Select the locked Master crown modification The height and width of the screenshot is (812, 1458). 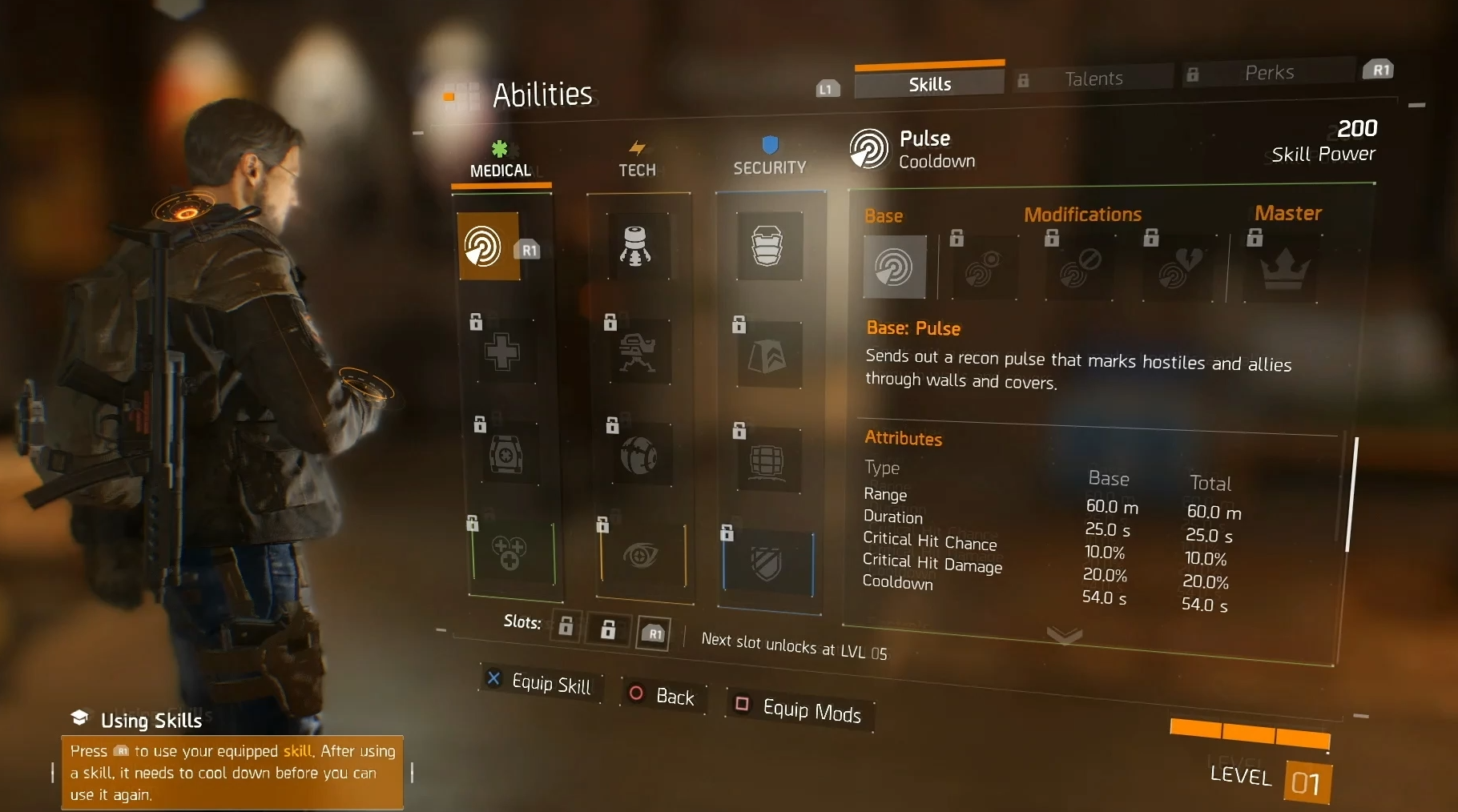(x=1284, y=269)
